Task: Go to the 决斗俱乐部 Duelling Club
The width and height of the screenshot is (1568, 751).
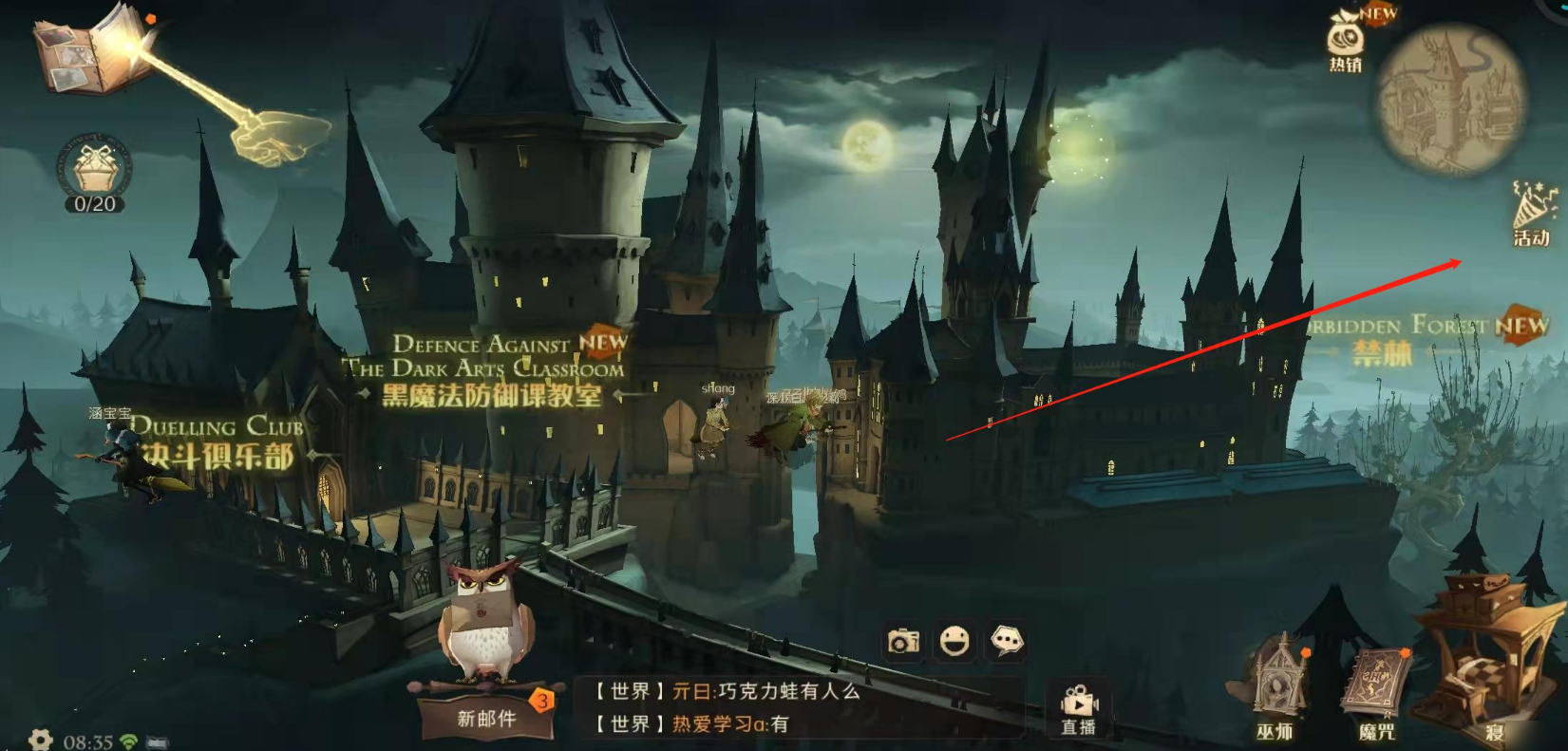Action: pyautogui.click(x=218, y=444)
